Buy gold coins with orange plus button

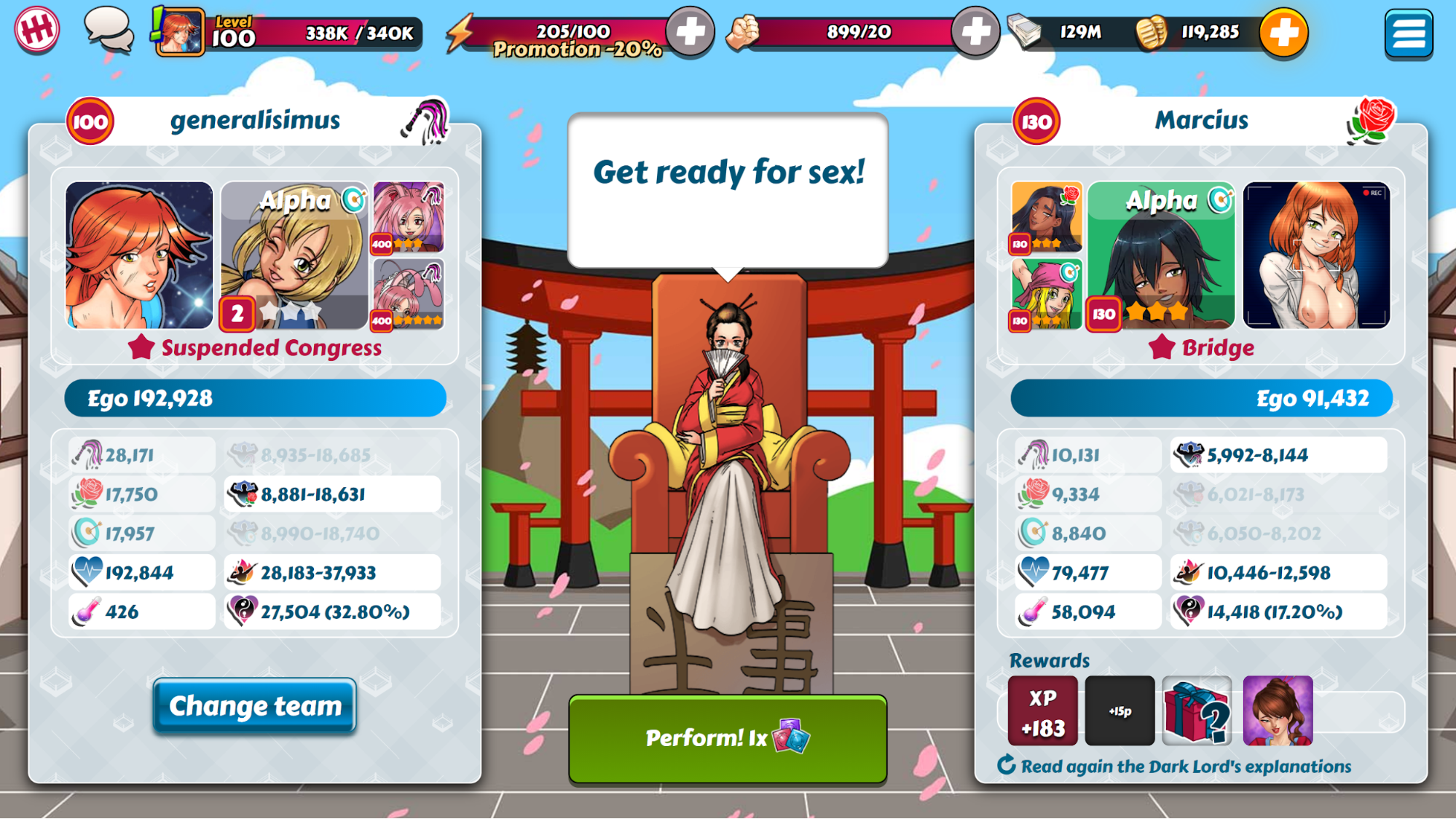pos(1283,33)
